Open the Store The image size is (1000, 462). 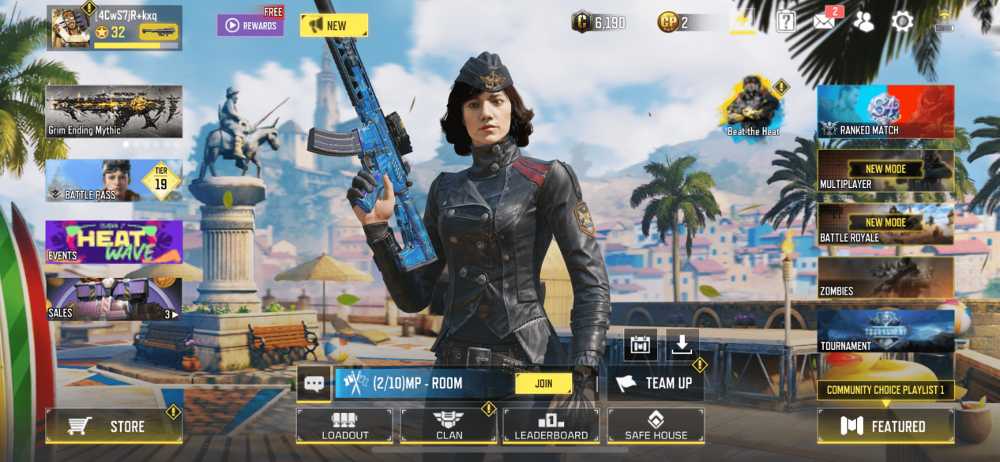pos(114,427)
